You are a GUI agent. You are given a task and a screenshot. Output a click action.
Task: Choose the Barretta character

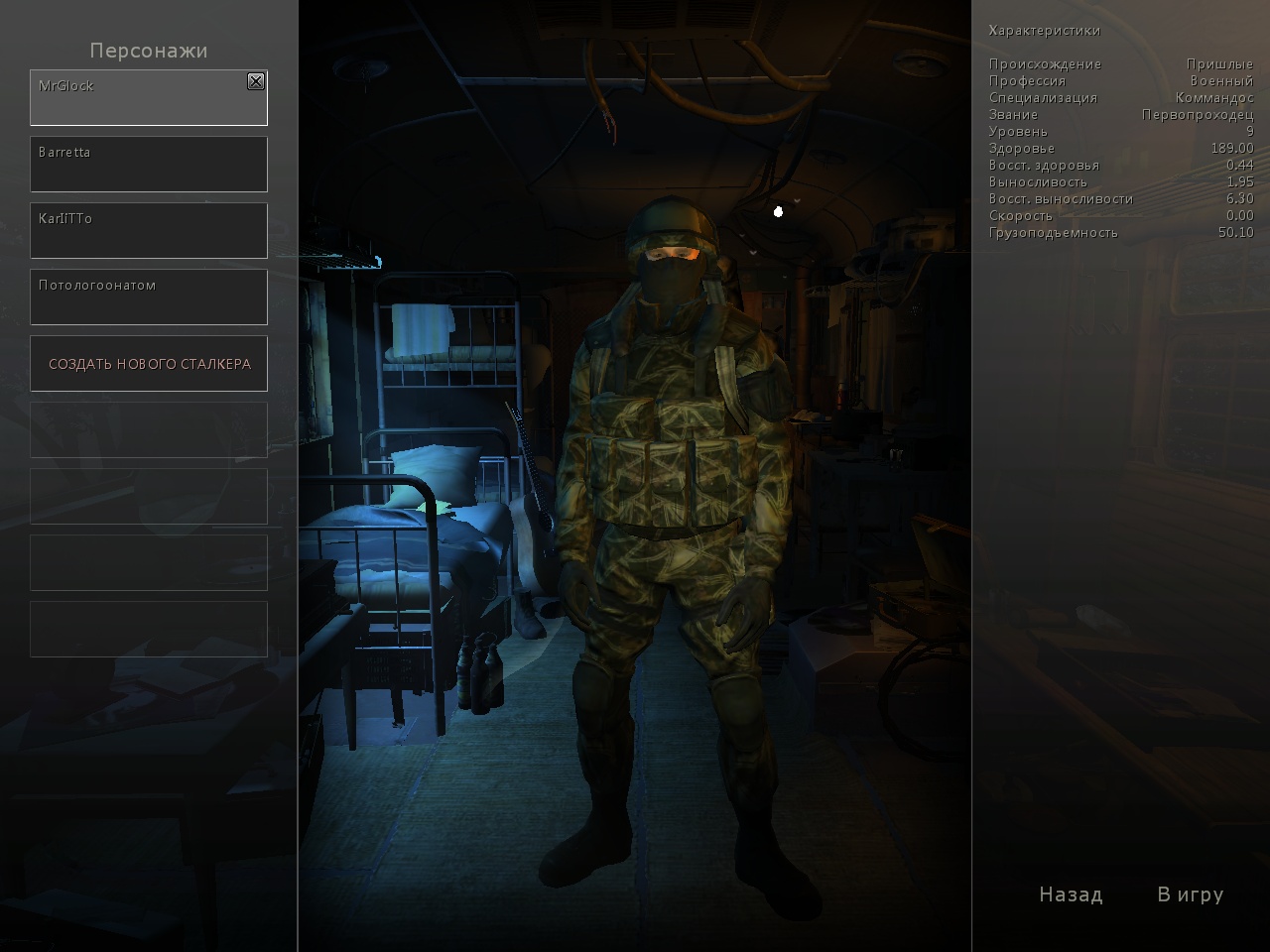point(149,165)
